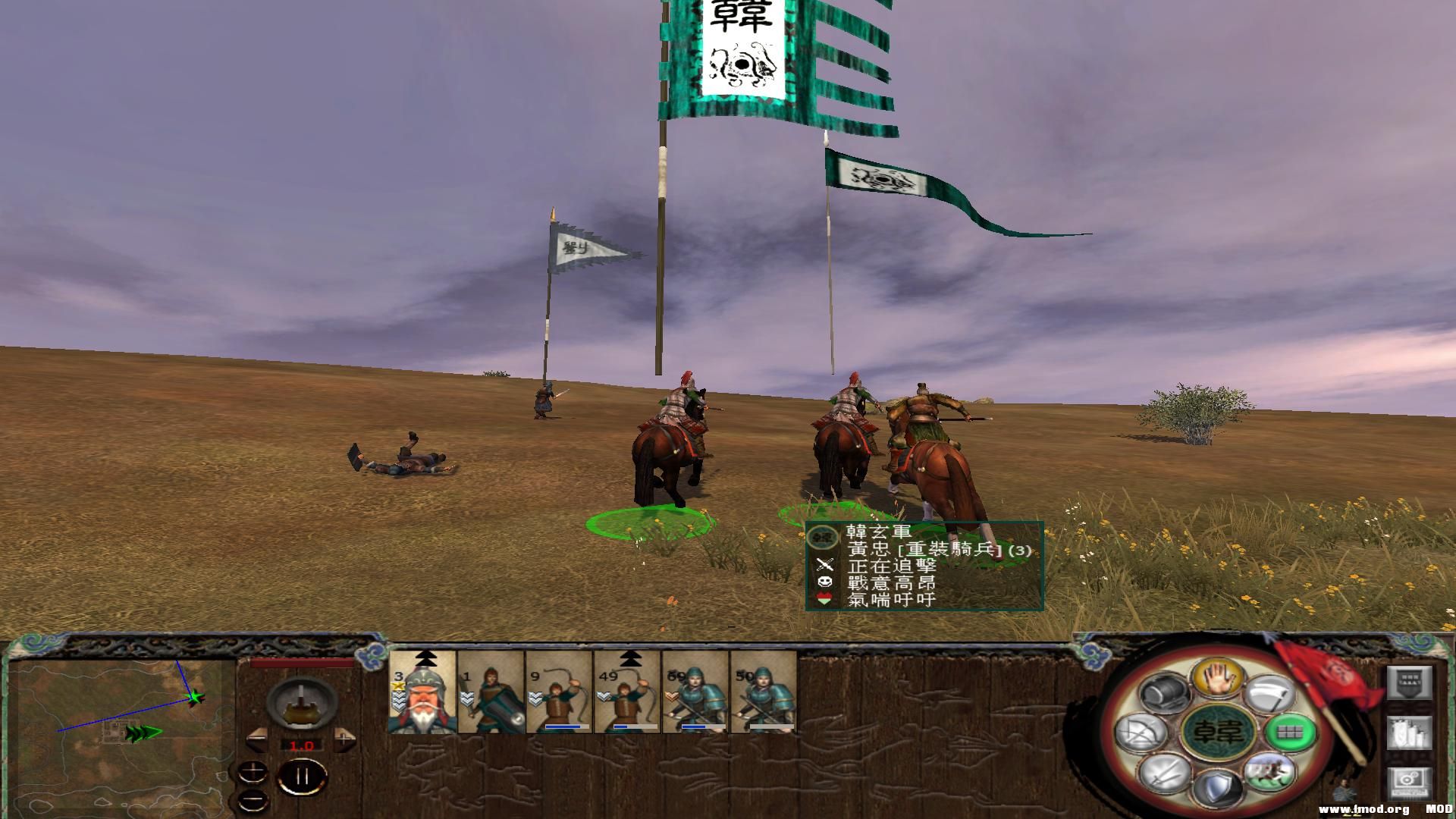Click the speed display showing 1.0
1456x819 pixels.
click(x=301, y=745)
